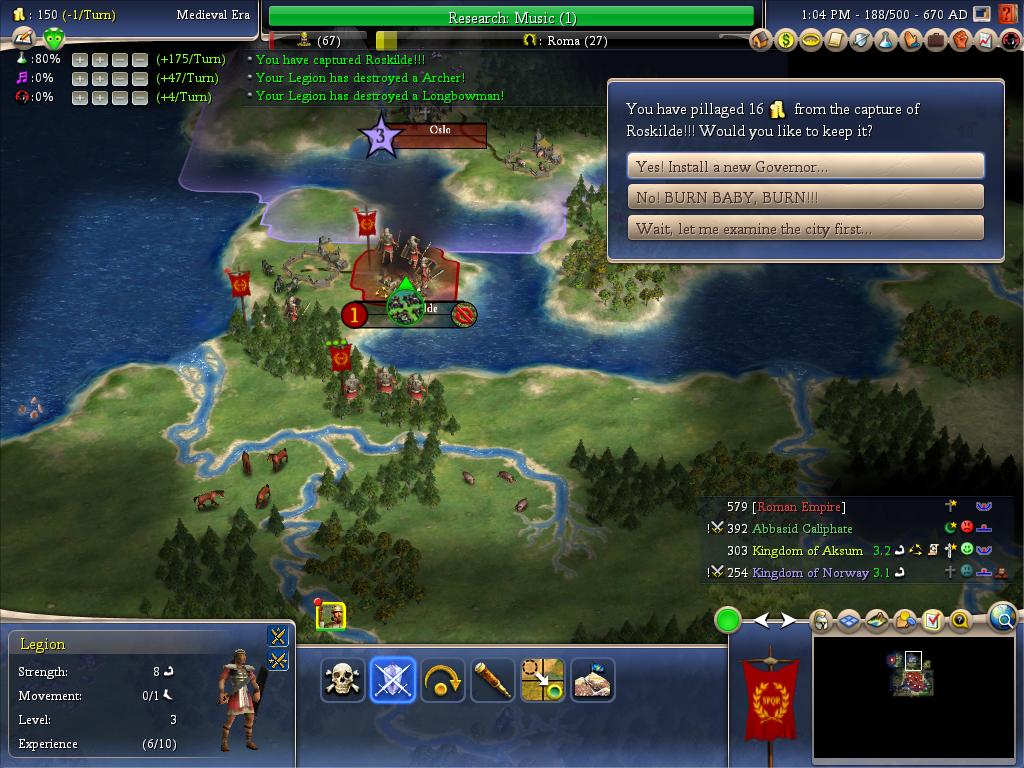This screenshot has height=768, width=1024.
Task: Open the globe view magnifier icon
Action: [x=1002, y=618]
